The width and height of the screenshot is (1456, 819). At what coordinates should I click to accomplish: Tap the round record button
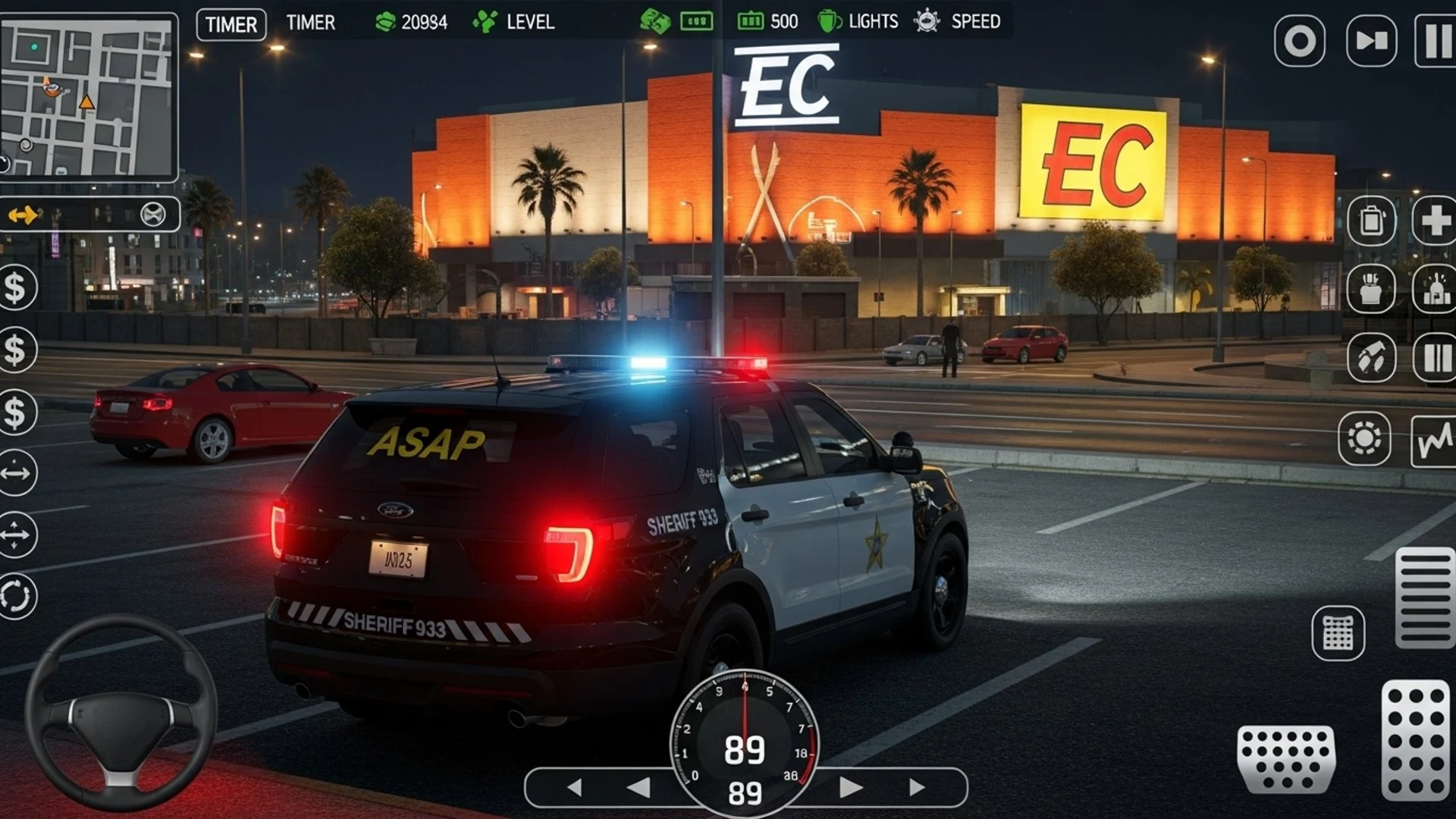[1299, 41]
